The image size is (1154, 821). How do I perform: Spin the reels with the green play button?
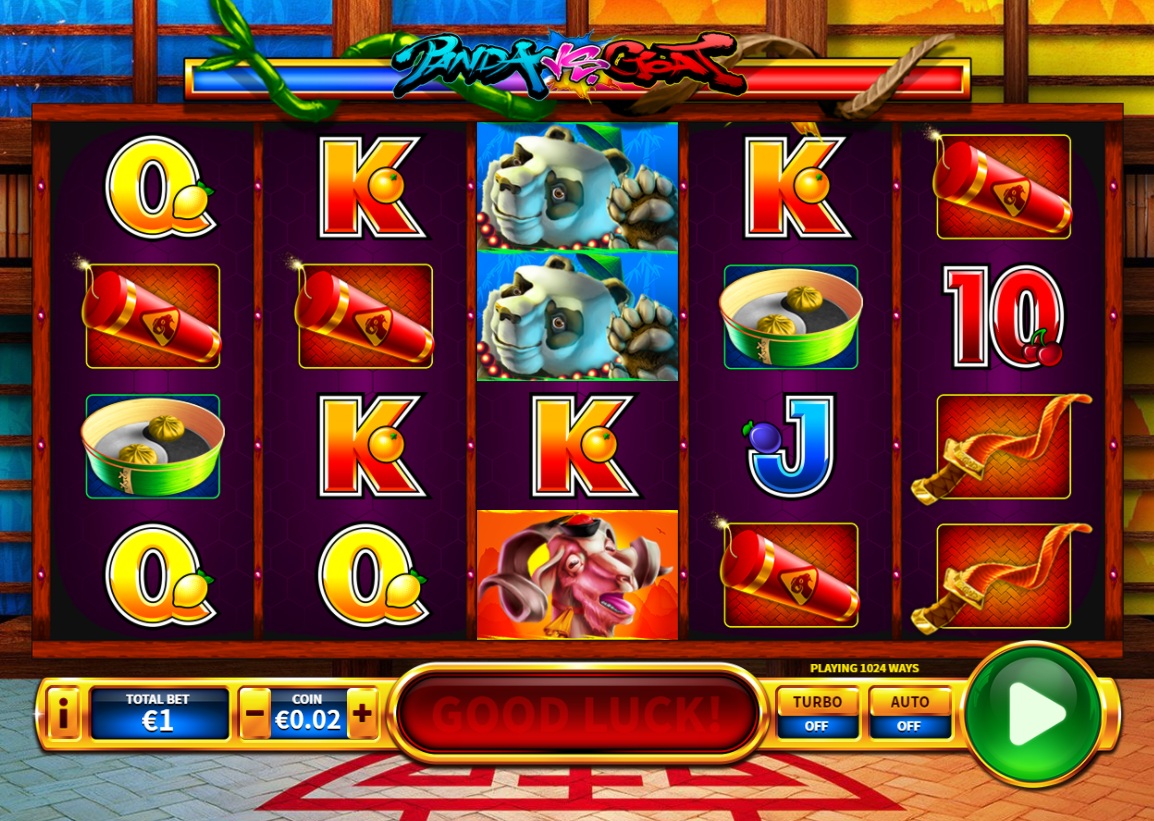[x=1034, y=713]
